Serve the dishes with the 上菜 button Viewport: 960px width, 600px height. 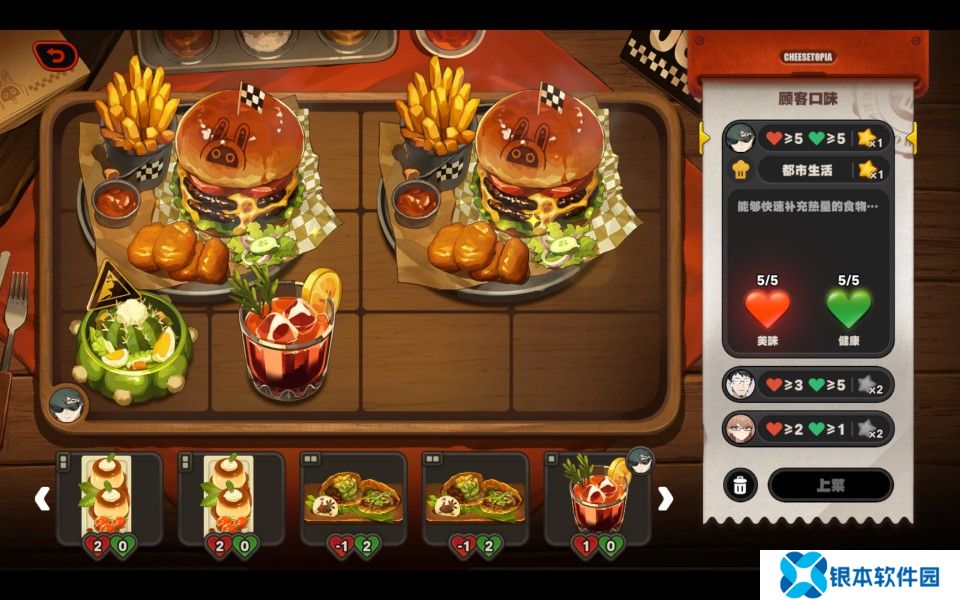point(830,485)
